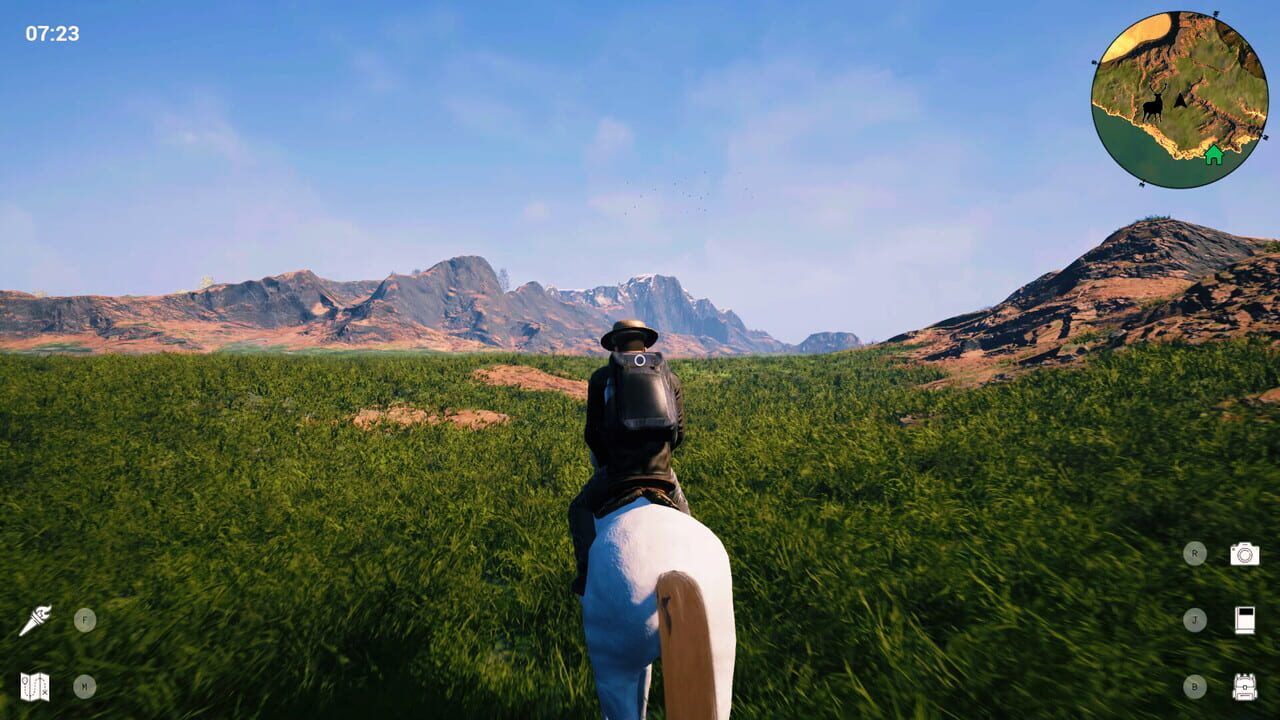The image size is (1280, 720).
Task: Click the X mark on the map icon
Action: click(45, 692)
